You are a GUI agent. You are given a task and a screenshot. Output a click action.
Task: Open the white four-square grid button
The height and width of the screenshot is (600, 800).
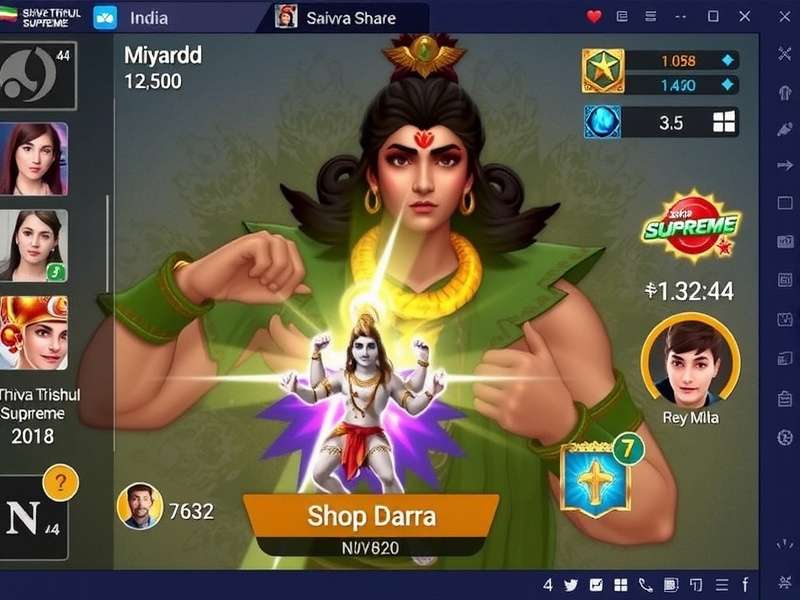click(724, 122)
